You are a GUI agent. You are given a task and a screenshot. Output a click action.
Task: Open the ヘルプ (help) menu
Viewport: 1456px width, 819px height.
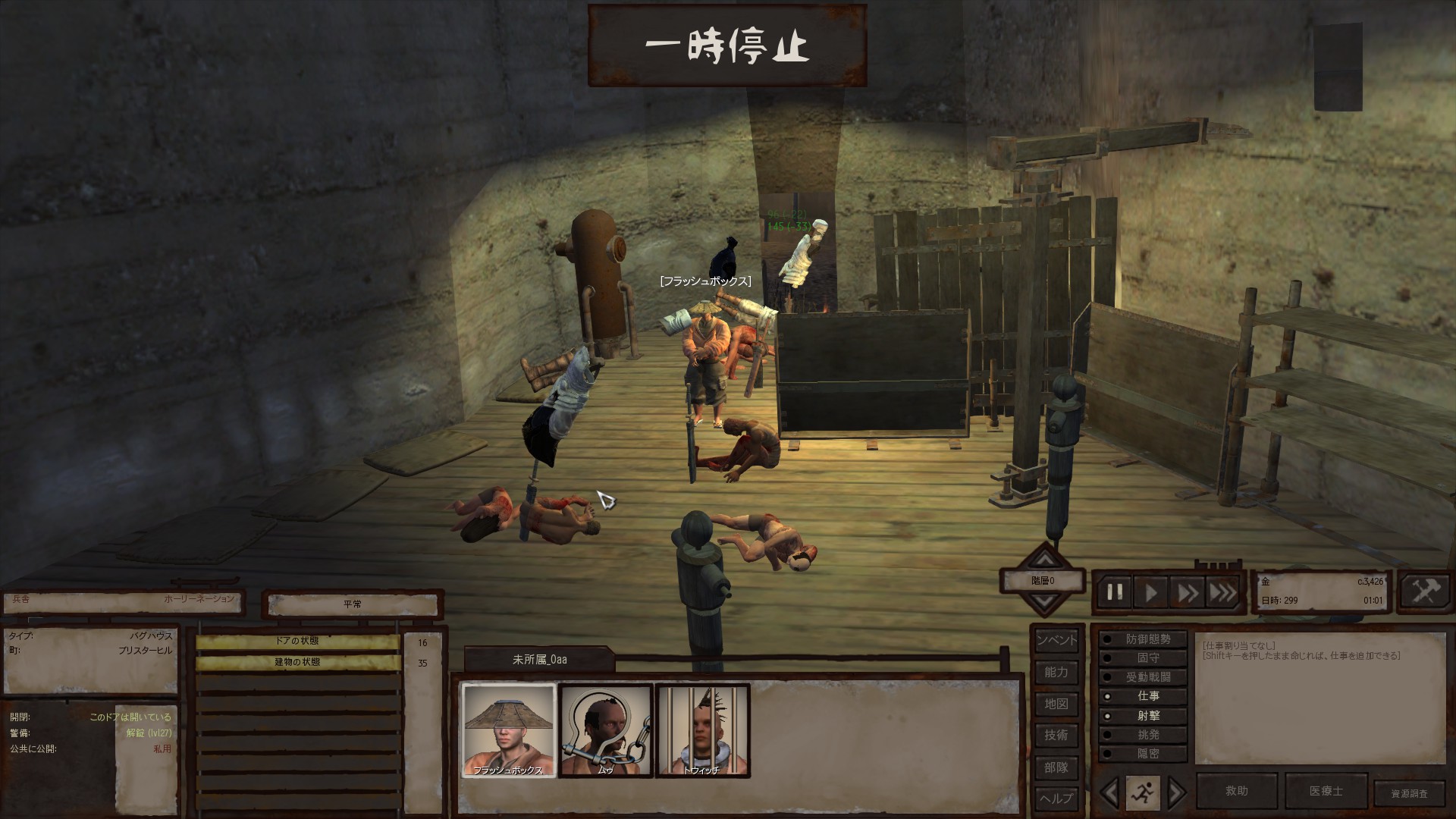tap(1056, 798)
